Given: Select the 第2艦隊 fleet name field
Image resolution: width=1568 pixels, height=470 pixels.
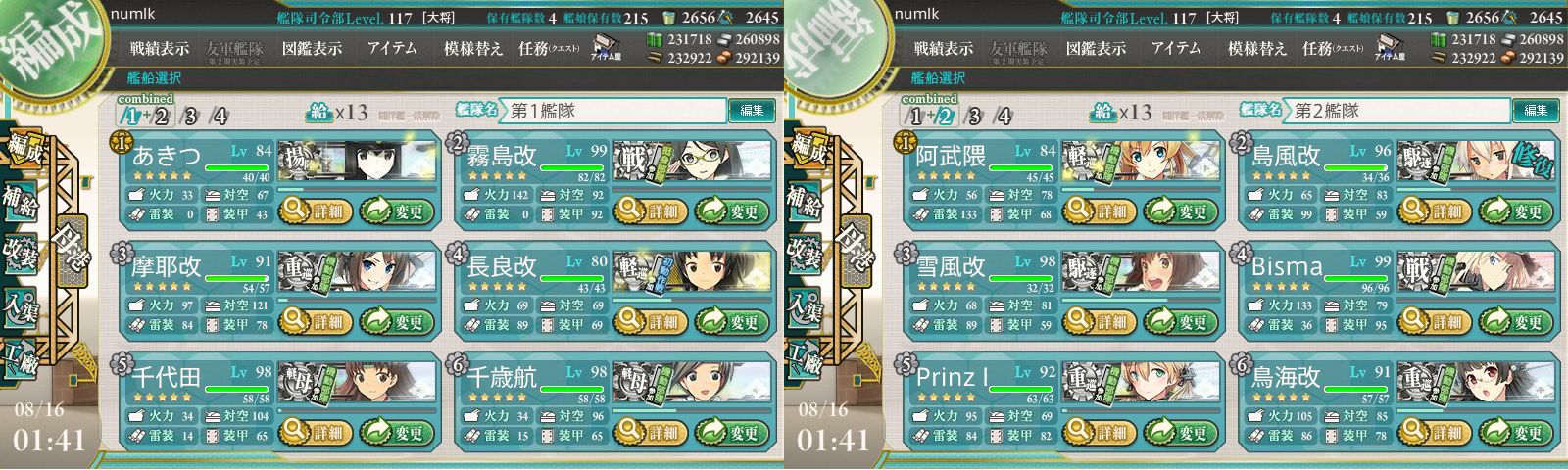Looking at the screenshot, I should [x=1396, y=111].
